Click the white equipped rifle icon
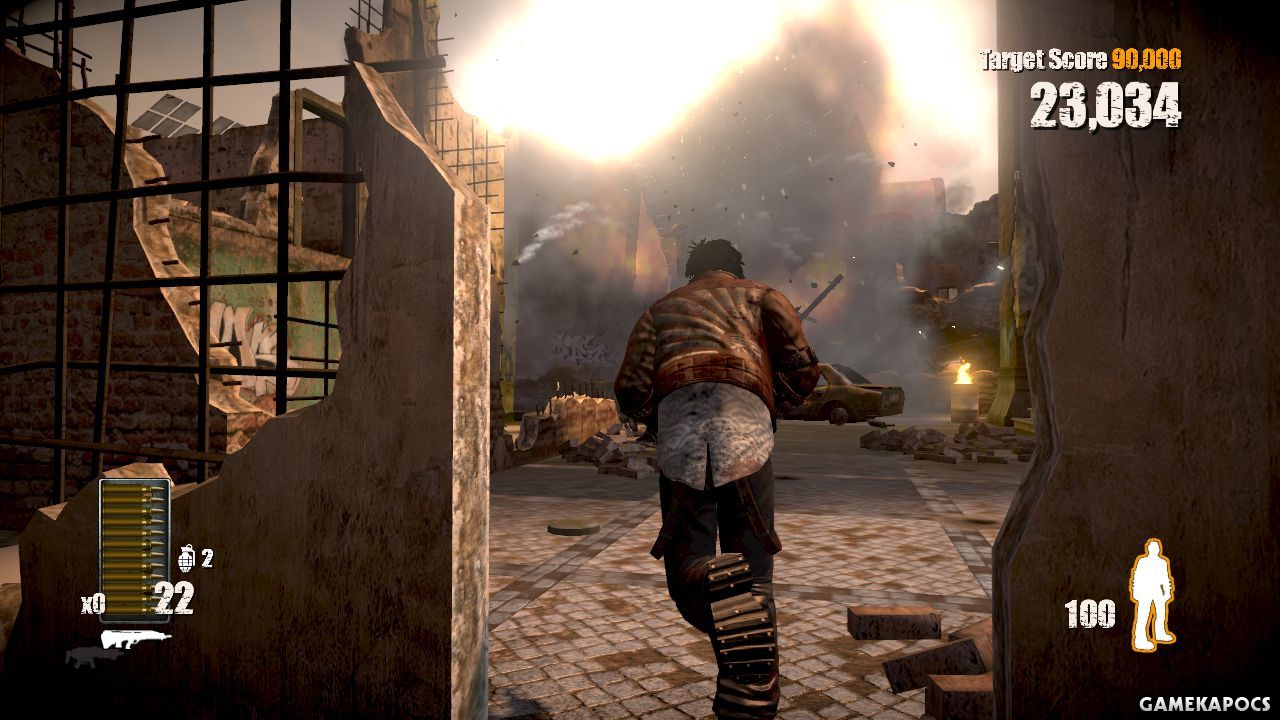The image size is (1280, 720). pyautogui.click(x=135, y=638)
